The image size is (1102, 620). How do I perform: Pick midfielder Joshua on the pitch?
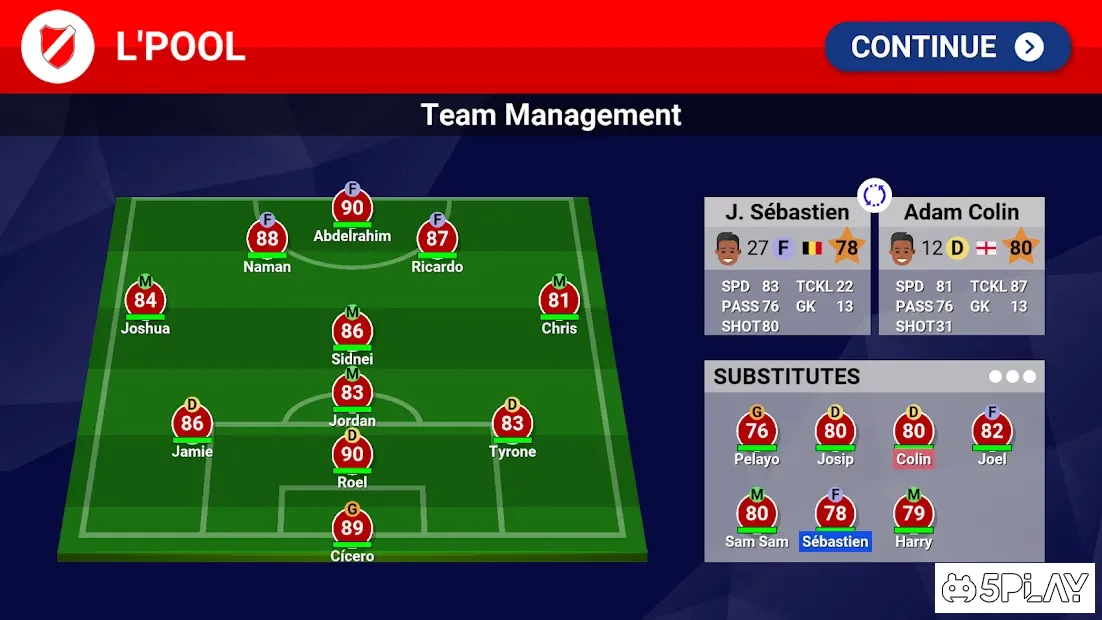[x=145, y=301]
